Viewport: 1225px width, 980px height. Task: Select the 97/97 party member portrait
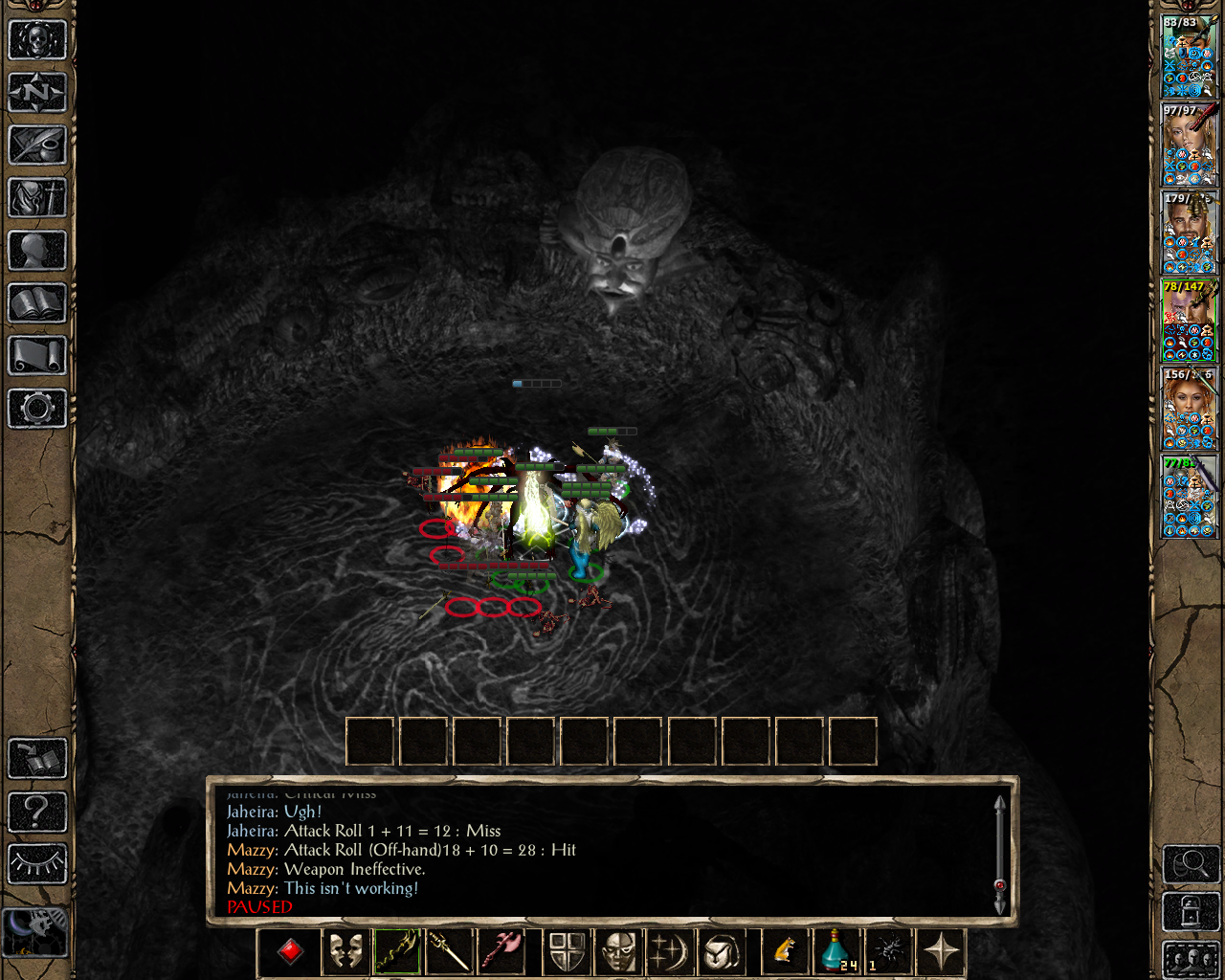pos(1190,144)
